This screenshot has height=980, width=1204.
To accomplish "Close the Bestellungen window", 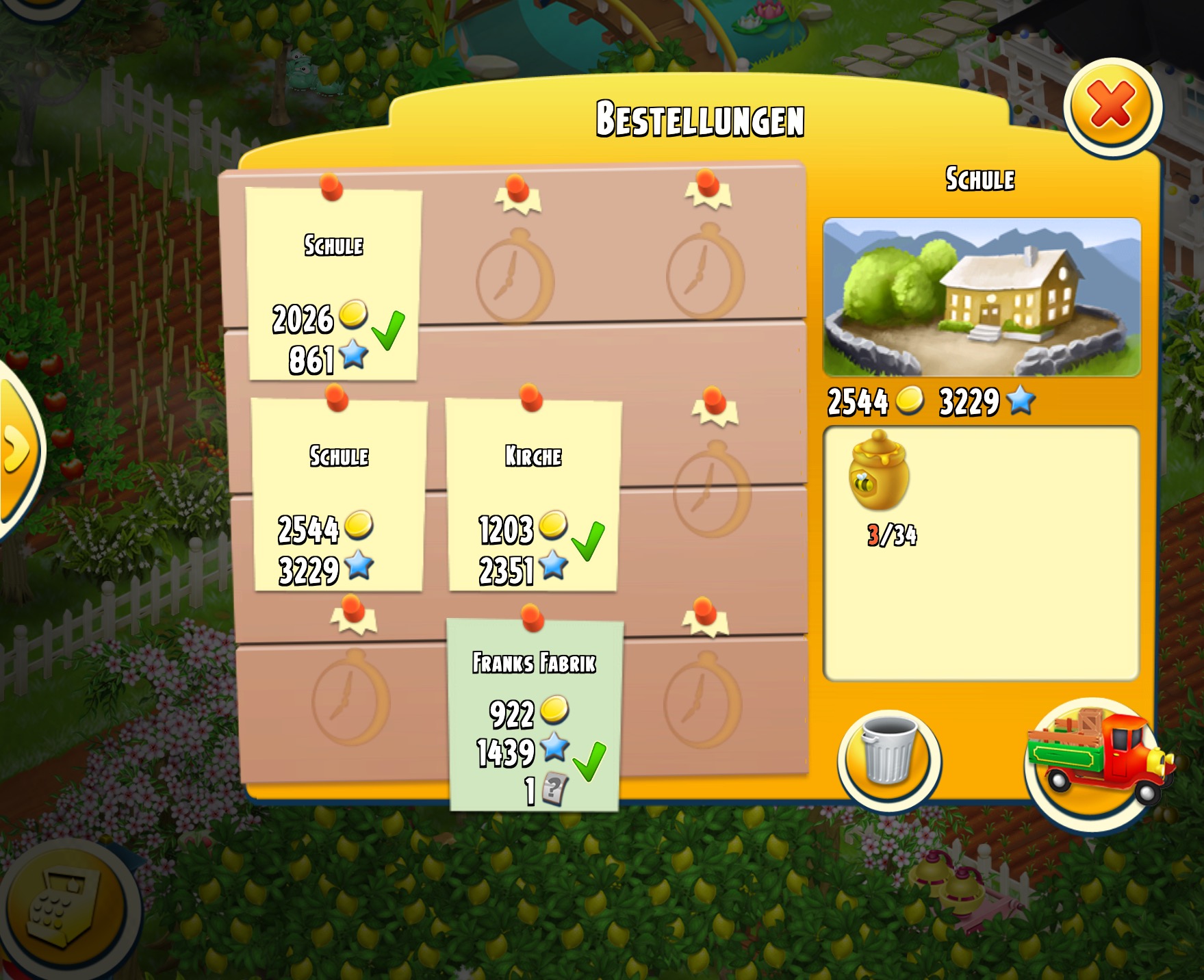I will click(1112, 106).
